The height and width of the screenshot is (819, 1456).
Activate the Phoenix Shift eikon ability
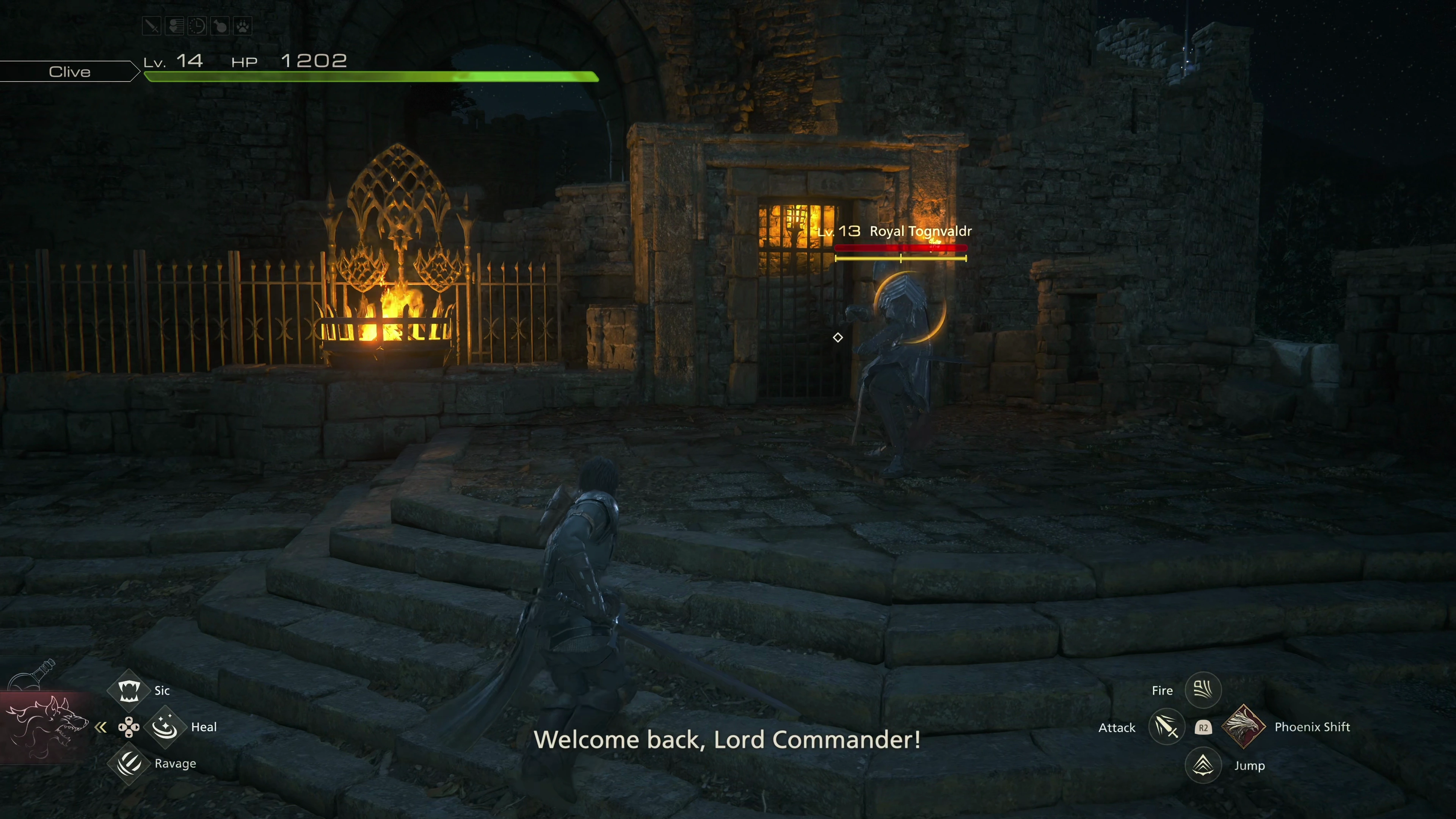tap(1244, 727)
